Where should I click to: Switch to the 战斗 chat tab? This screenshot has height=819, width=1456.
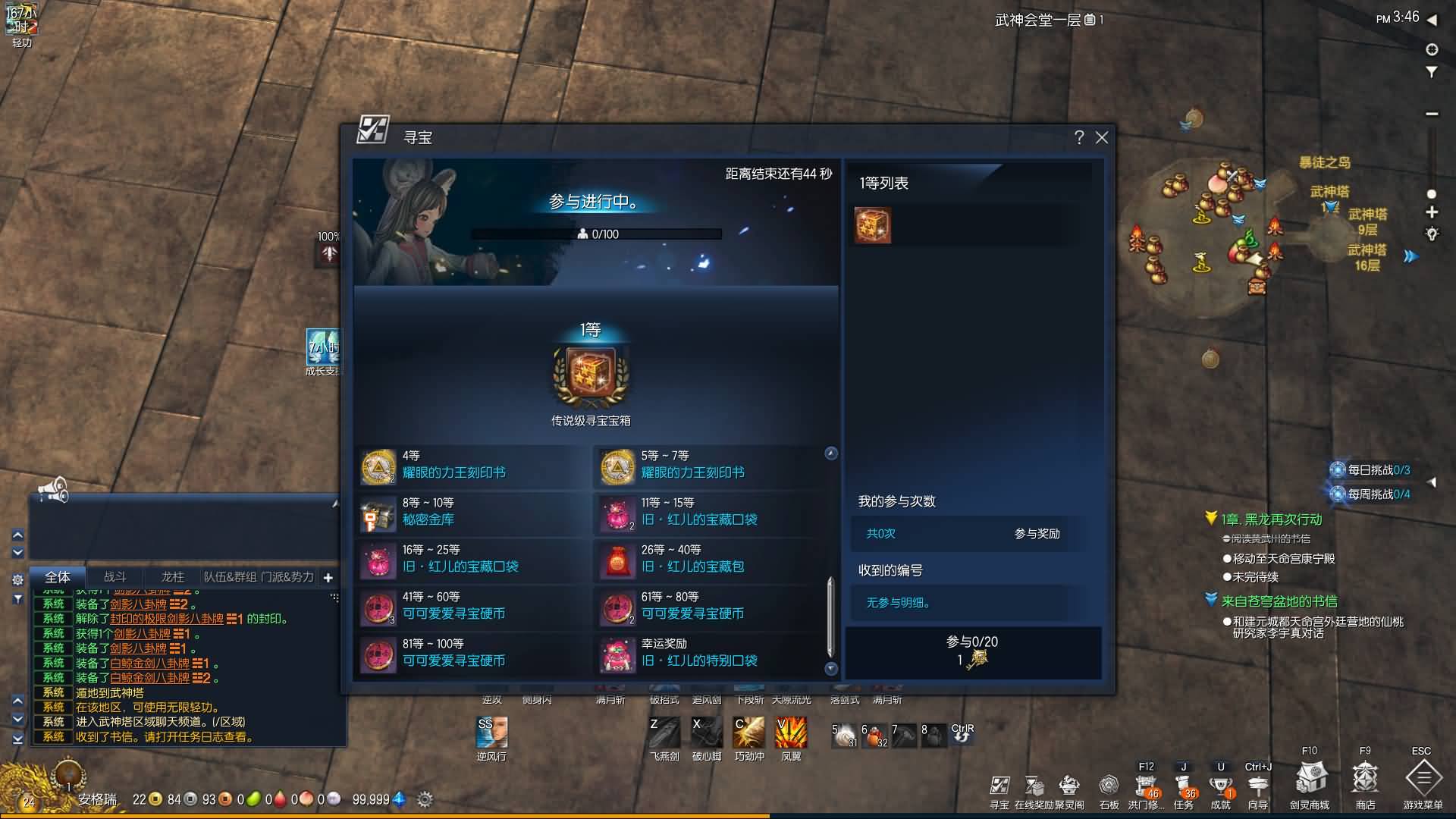tap(115, 577)
